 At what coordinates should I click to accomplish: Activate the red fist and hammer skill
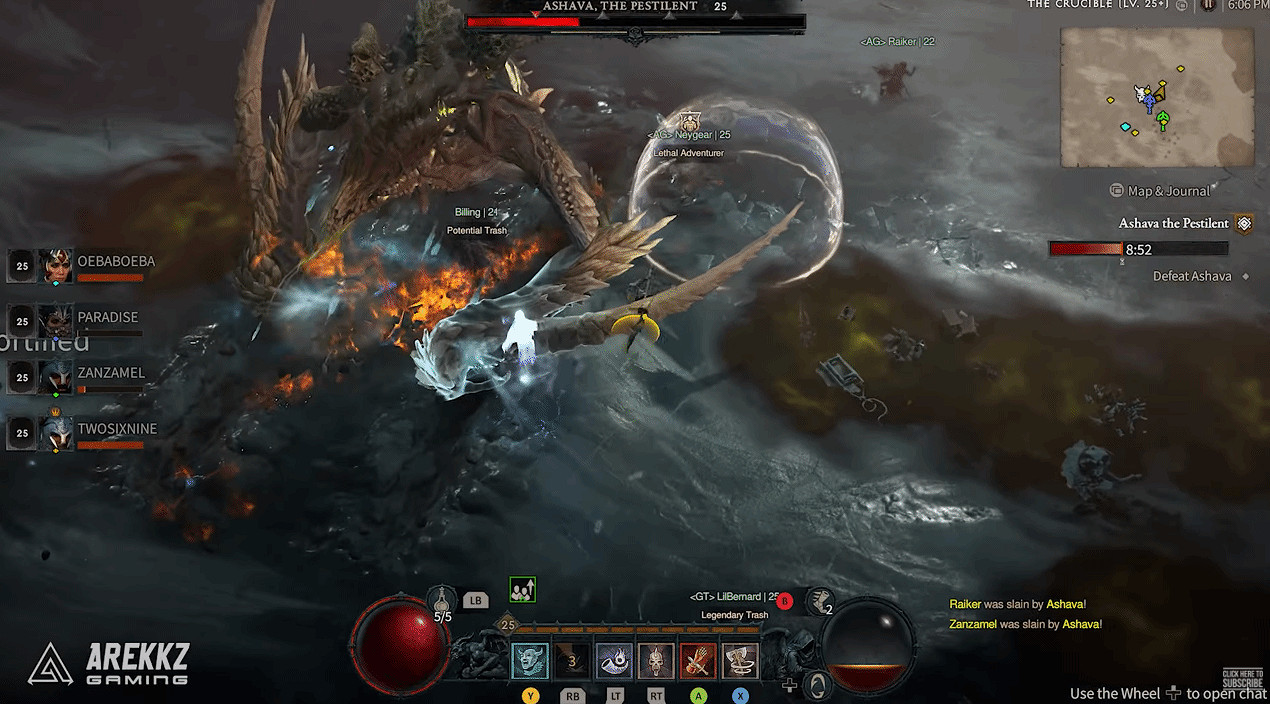[698, 661]
